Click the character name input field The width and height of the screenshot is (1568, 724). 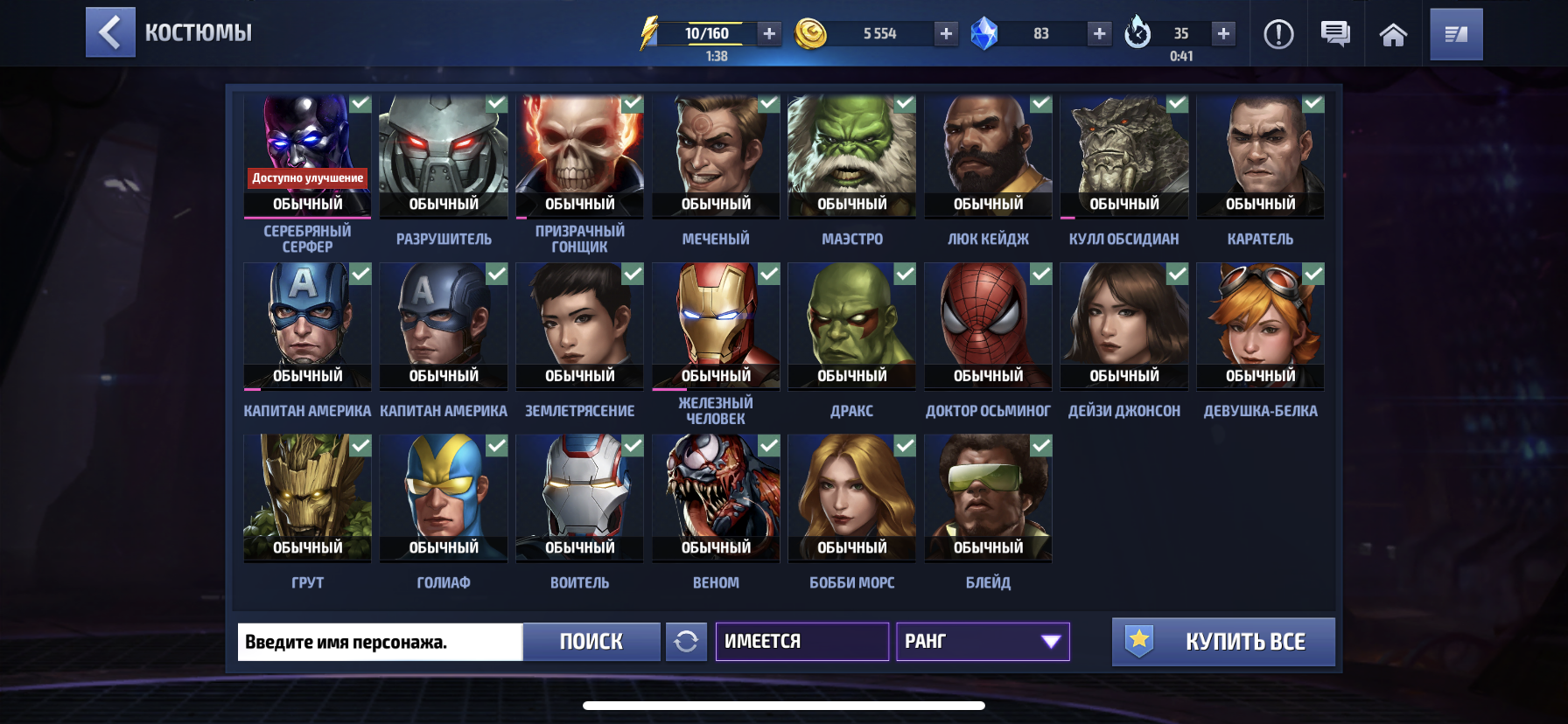tap(379, 642)
